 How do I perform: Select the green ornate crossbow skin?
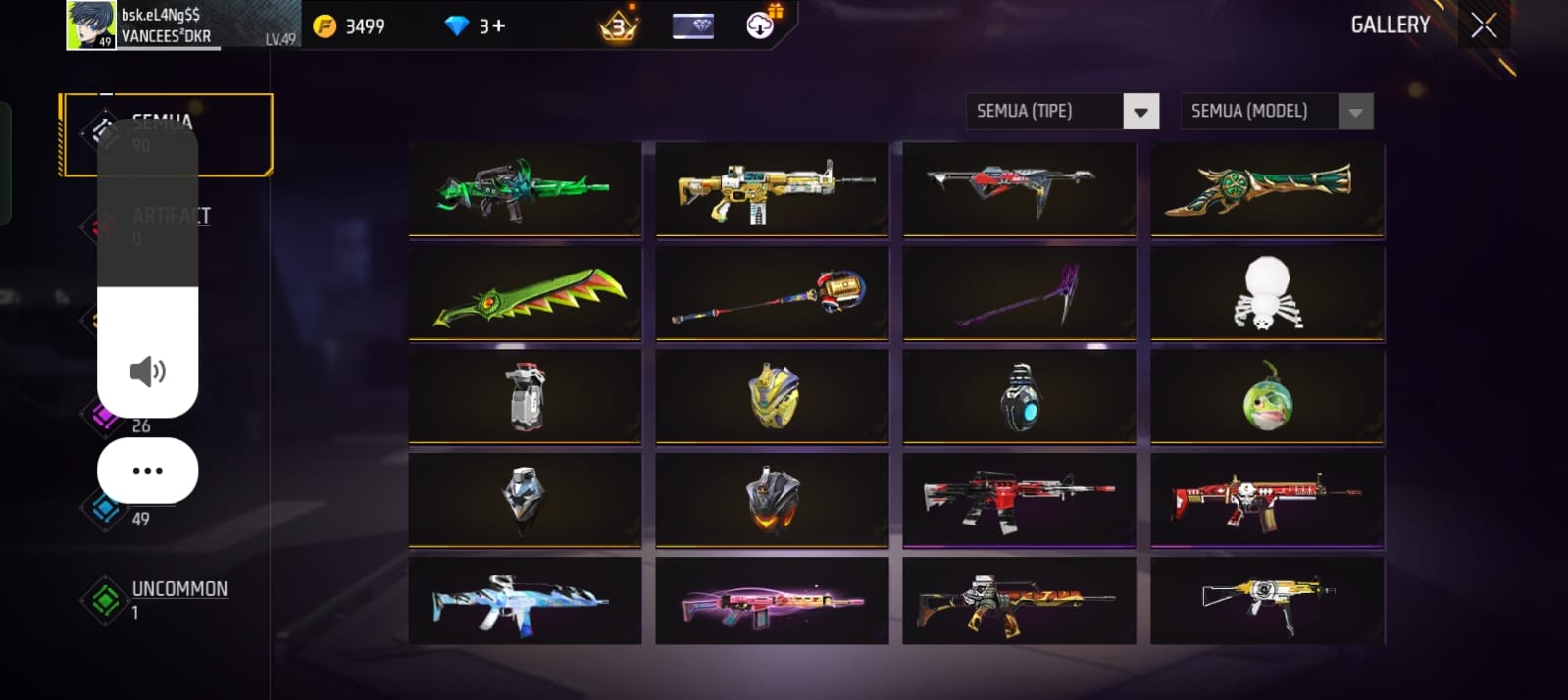click(x=1267, y=188)
